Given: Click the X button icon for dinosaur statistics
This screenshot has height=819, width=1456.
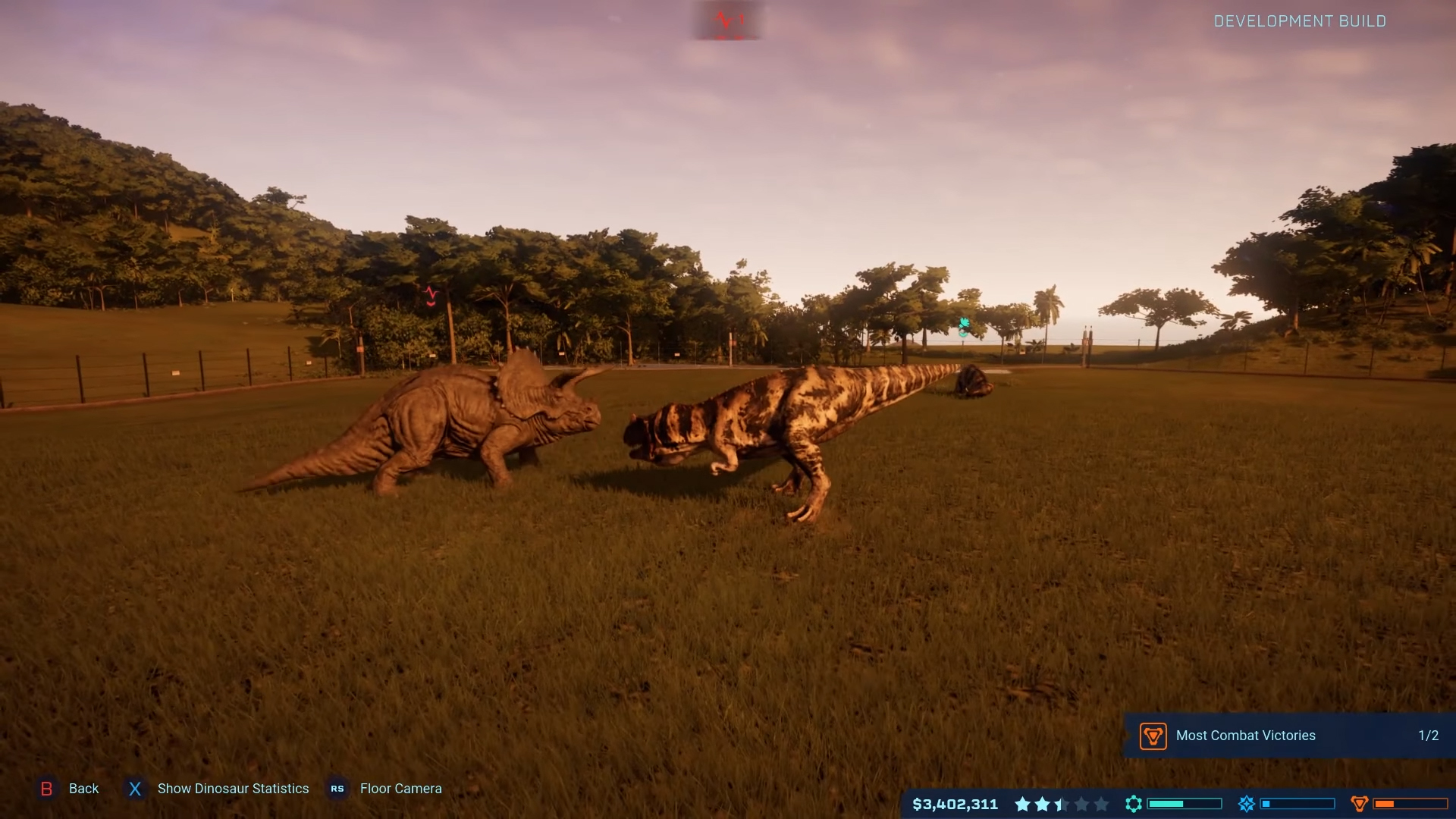Looking at the screenshot, I should click(x=134, y=789).
